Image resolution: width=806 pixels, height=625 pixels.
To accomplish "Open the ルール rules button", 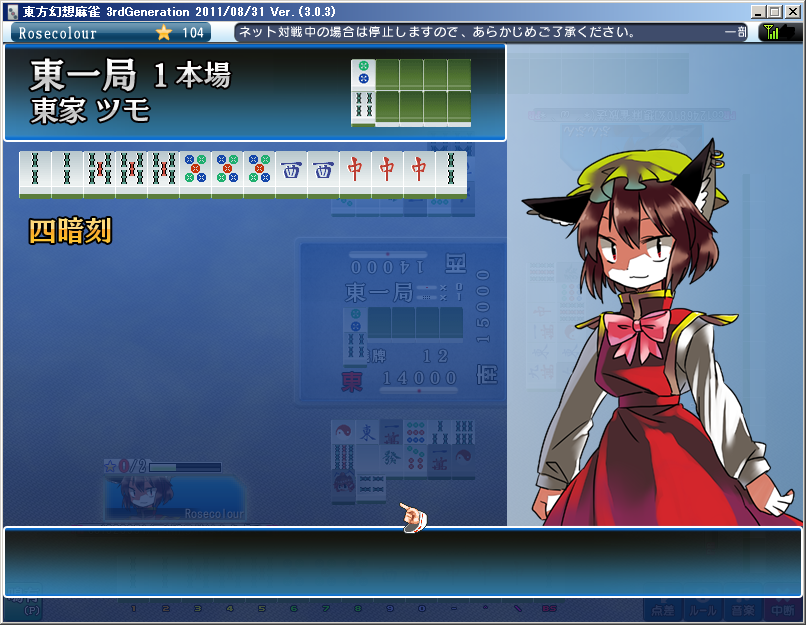I will (703, 609).
